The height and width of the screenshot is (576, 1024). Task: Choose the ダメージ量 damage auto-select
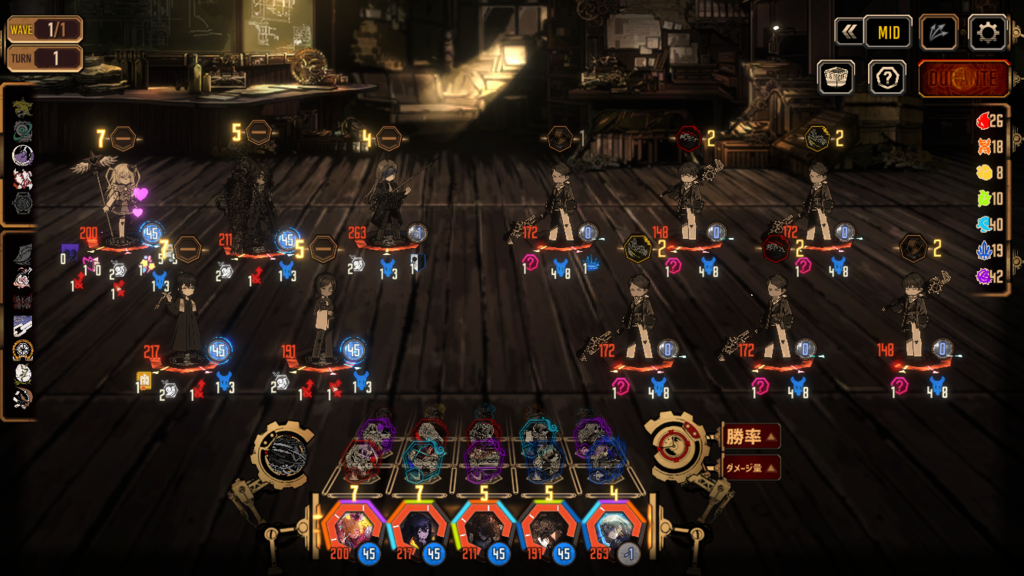click(x=752, y=466)
